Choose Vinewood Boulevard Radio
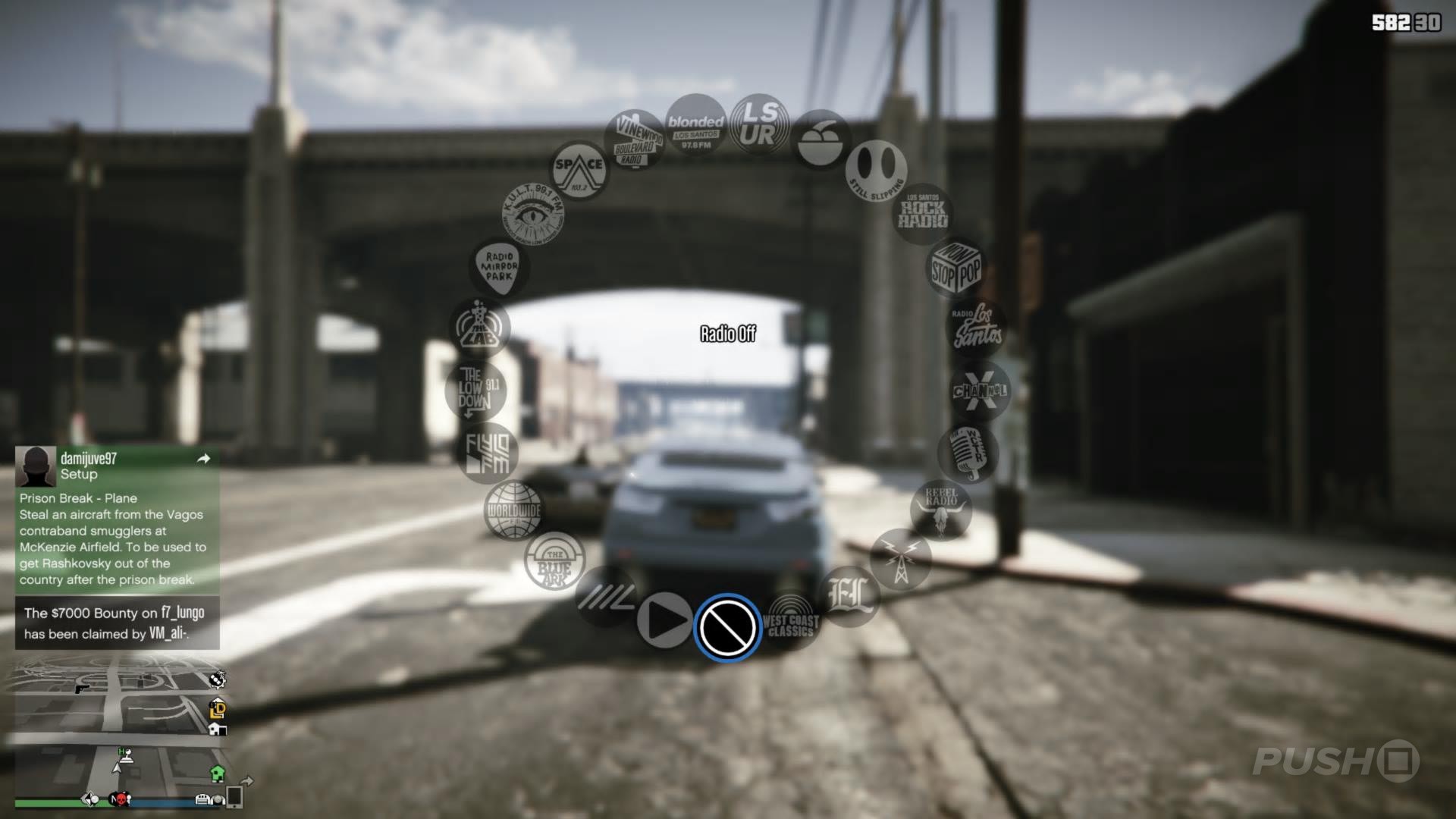 coord(635,140)
